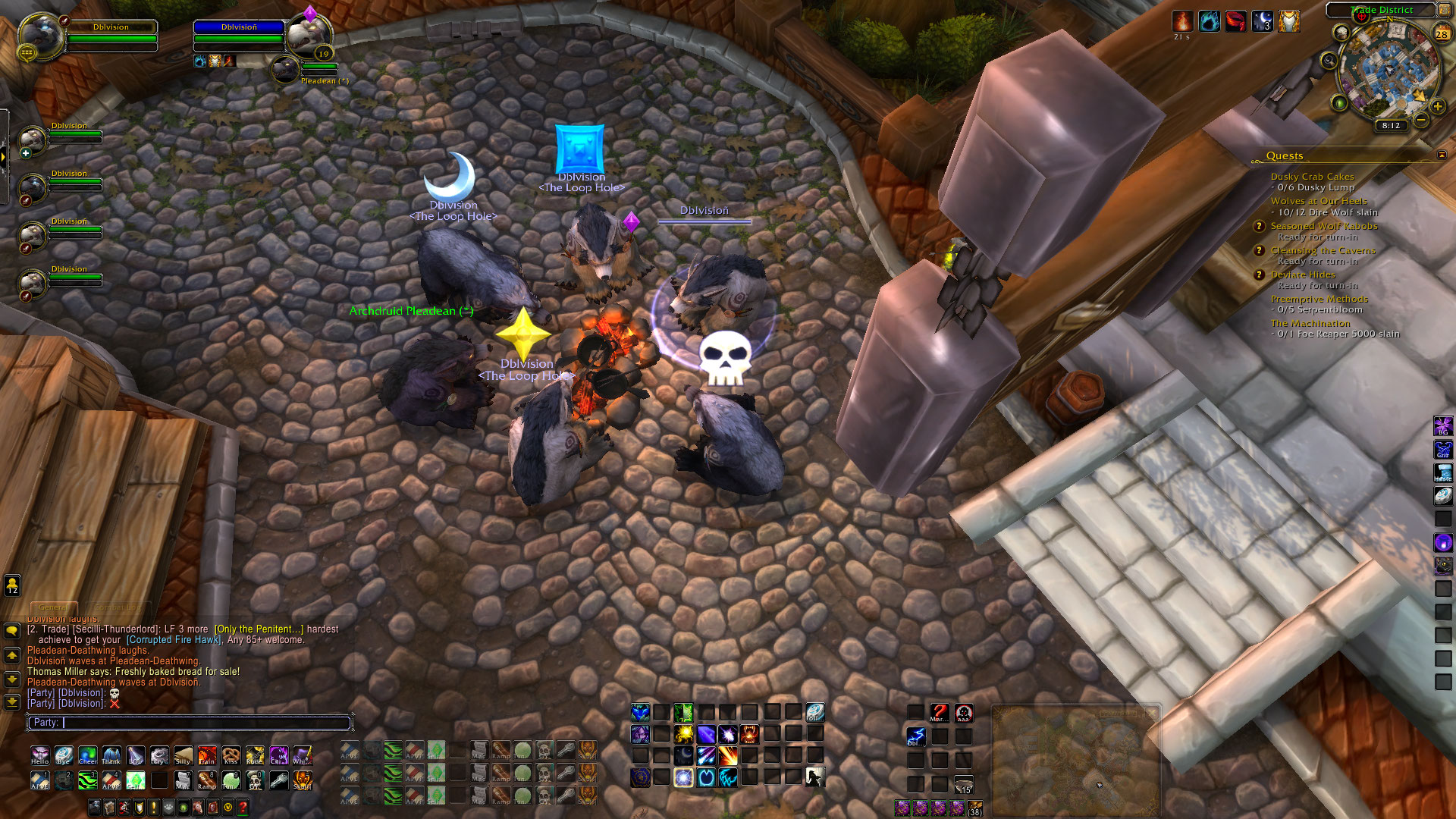The image size is (1456, 819).
Task: Toggle the minimap tracking magnifier button
Action: point(1329,61)
